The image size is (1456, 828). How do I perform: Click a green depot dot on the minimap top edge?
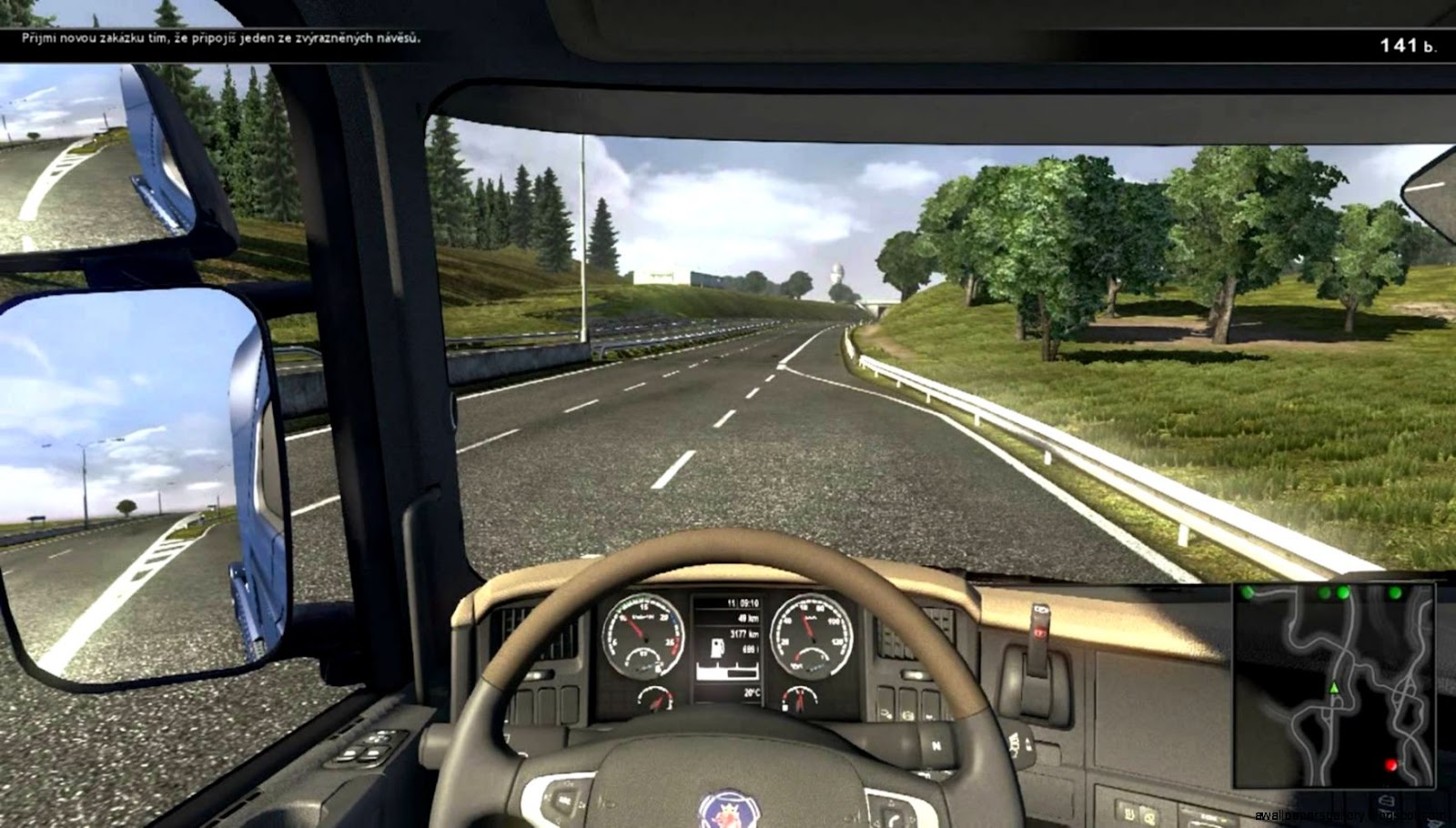pyautogui.click(x=1343, y=593)
